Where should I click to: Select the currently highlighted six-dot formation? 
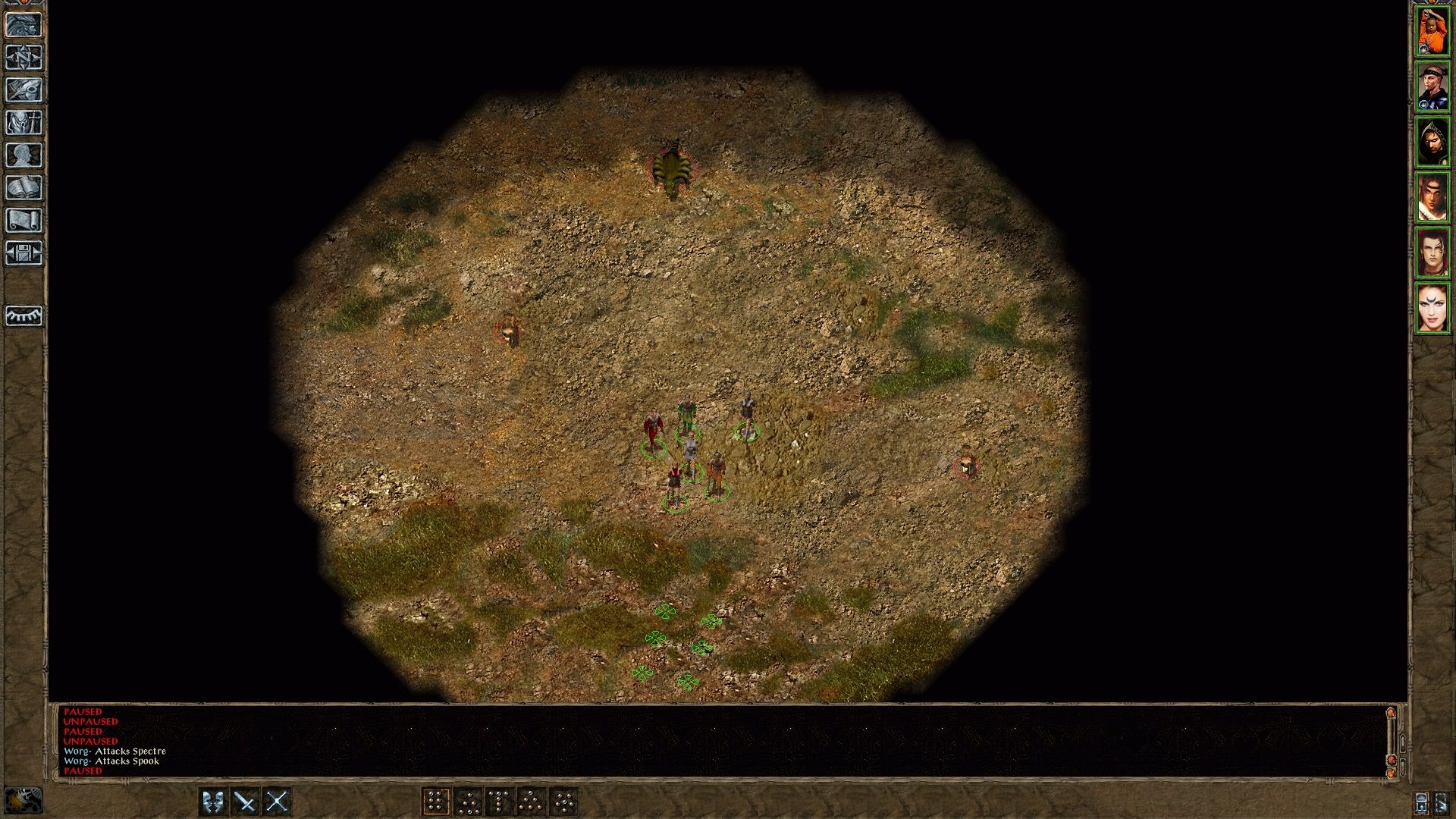click(435, 801)
